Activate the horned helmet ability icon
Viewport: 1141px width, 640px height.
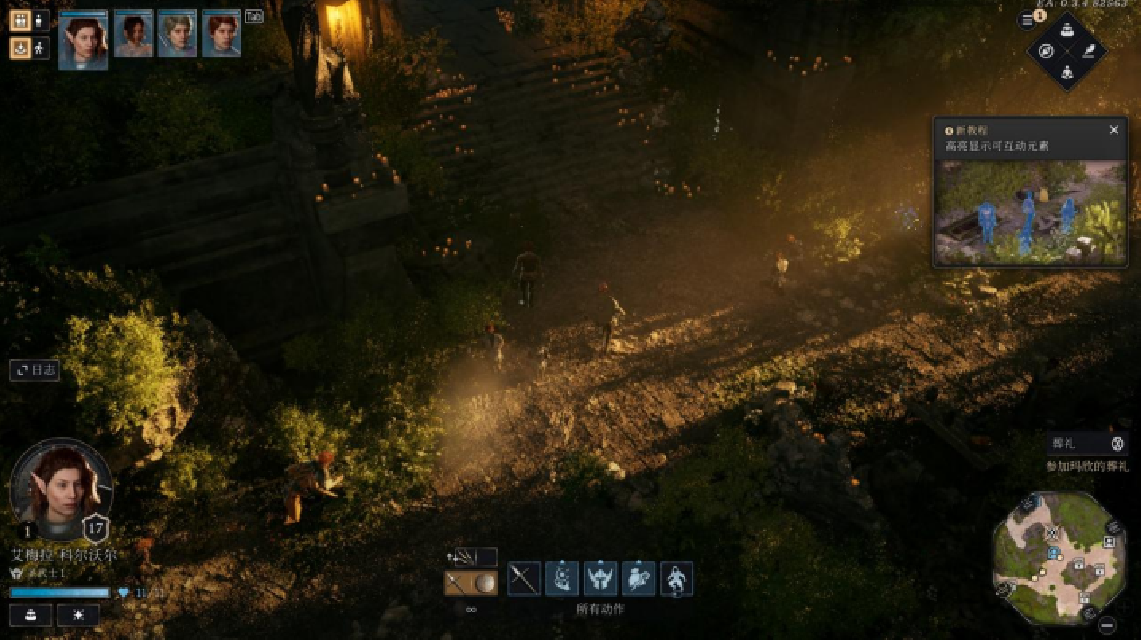pyautogui.click(x=600, y=579)
